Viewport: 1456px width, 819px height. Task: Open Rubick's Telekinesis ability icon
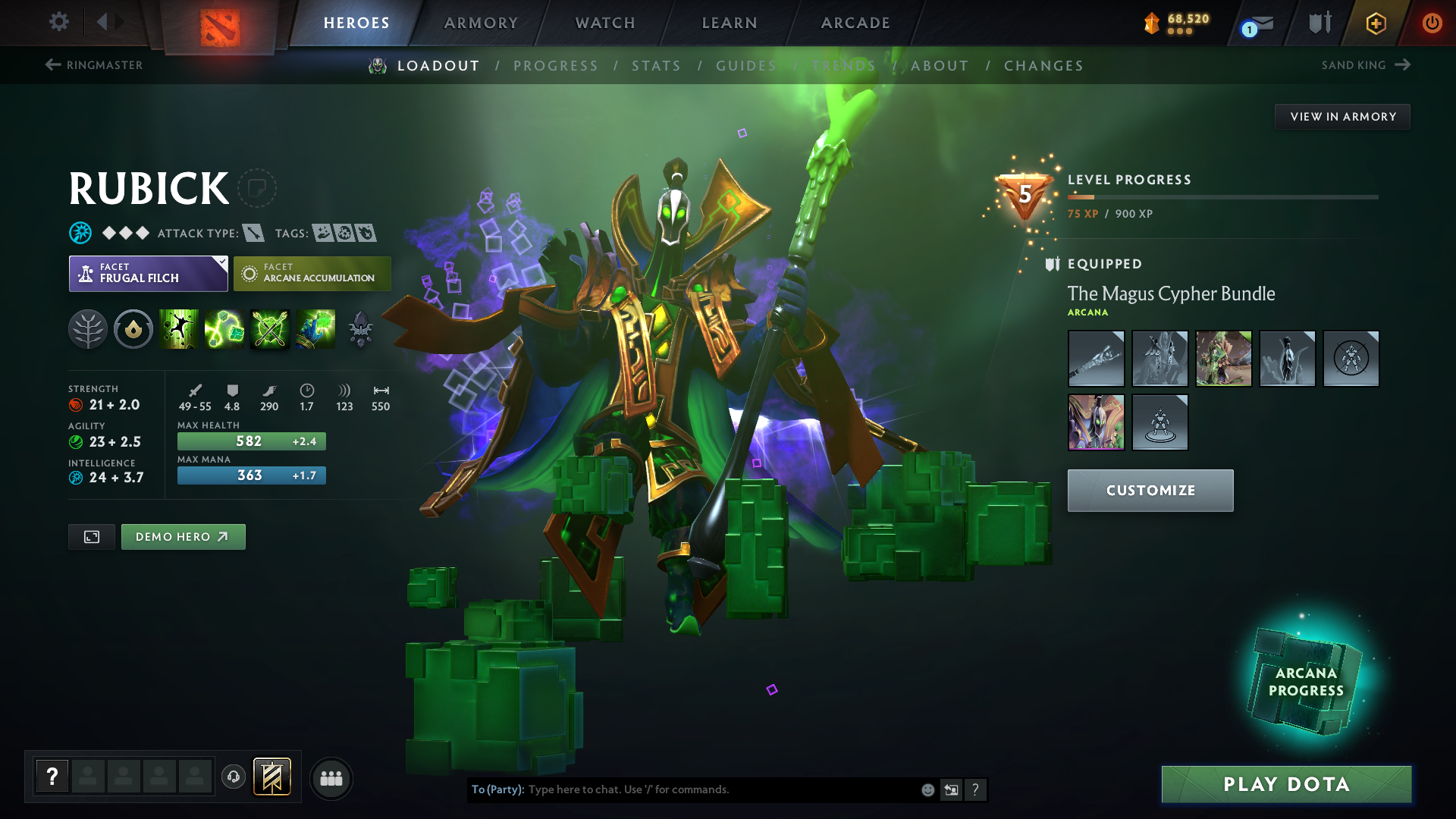pyautogui.click(x=180, y=329)
